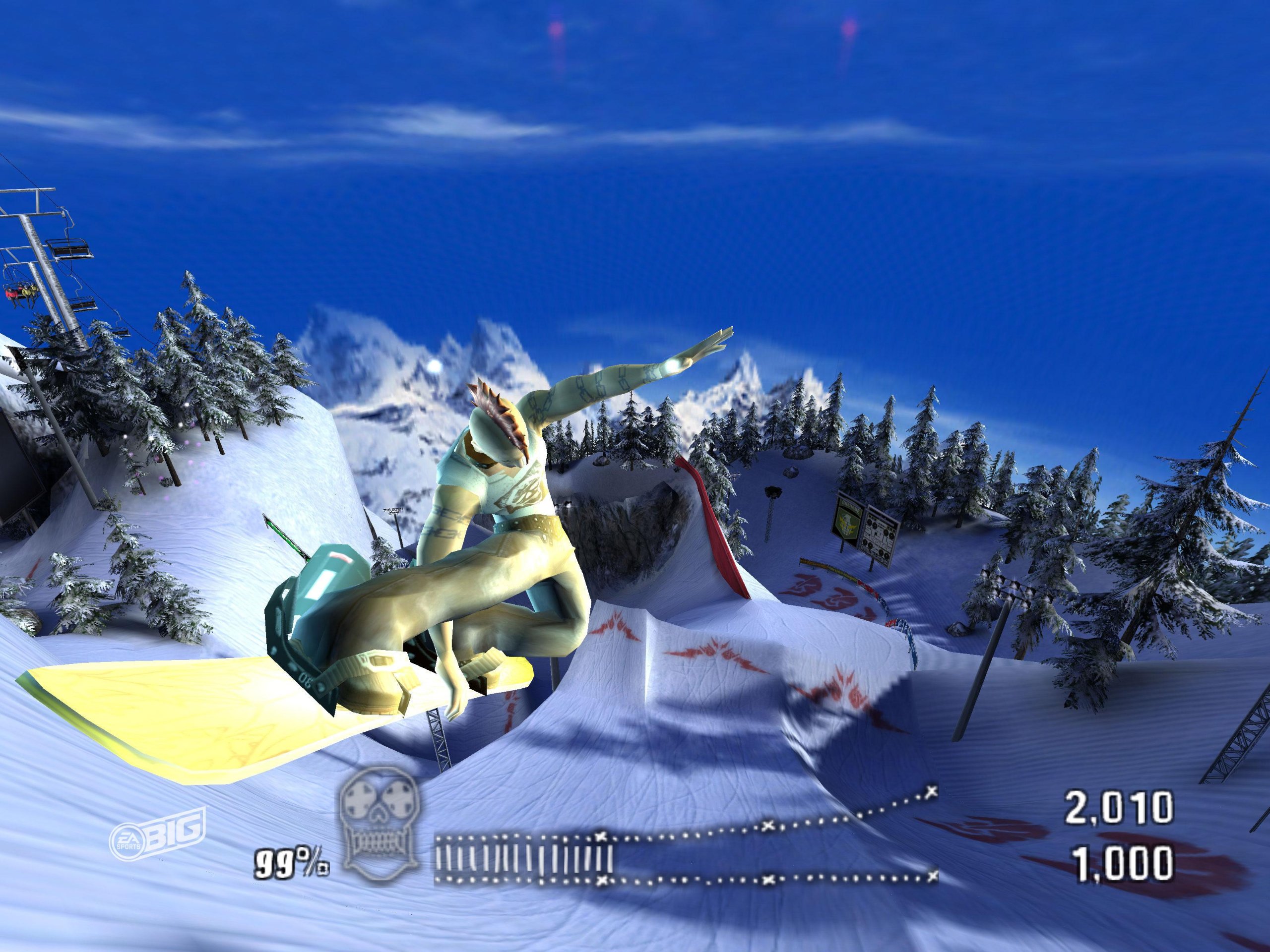Click the boost meter bar
The width and height of the screenshot is (1270, 952).
(522, 854)
